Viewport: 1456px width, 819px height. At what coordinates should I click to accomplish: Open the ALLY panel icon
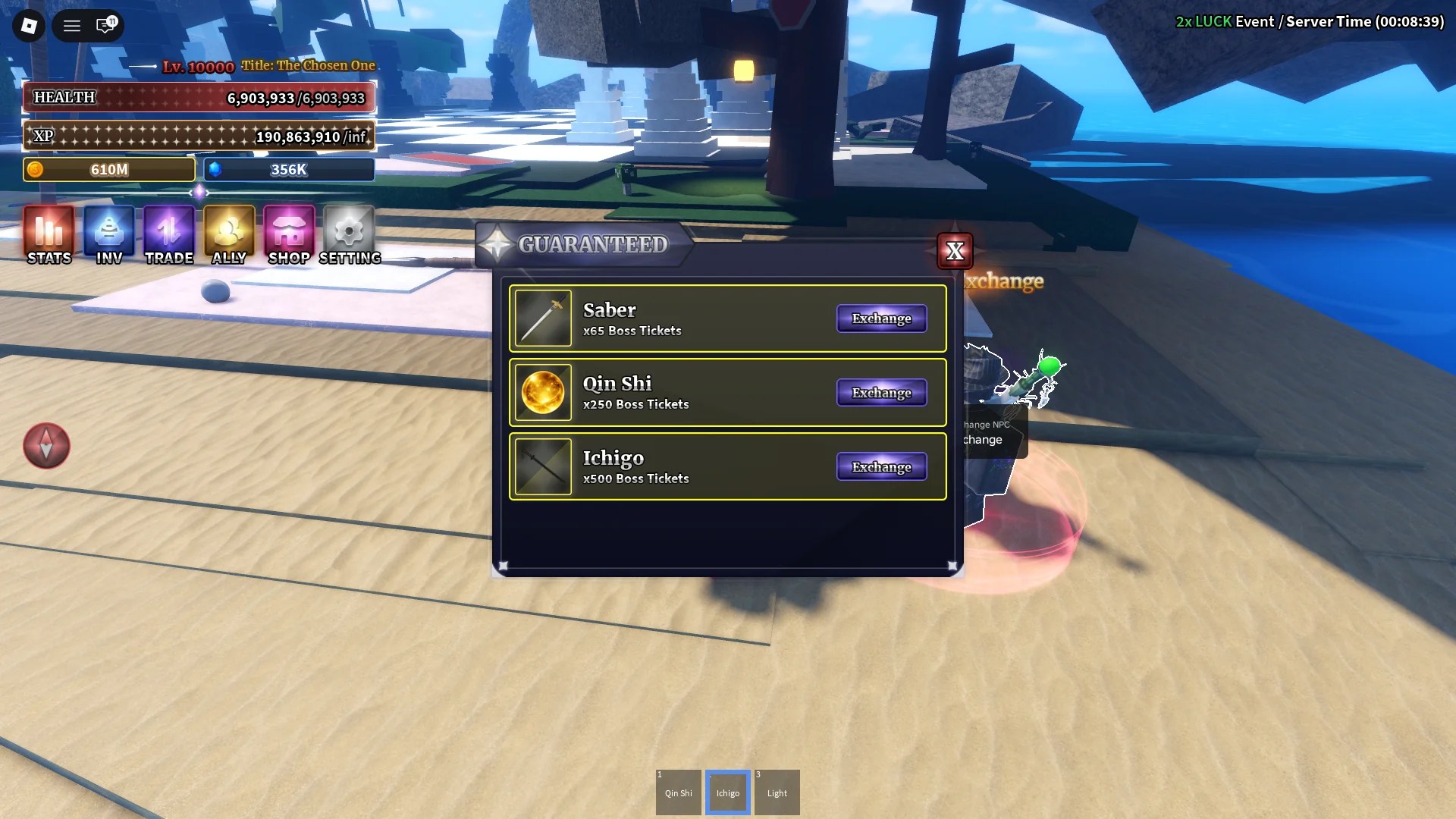tap(227, 235)
